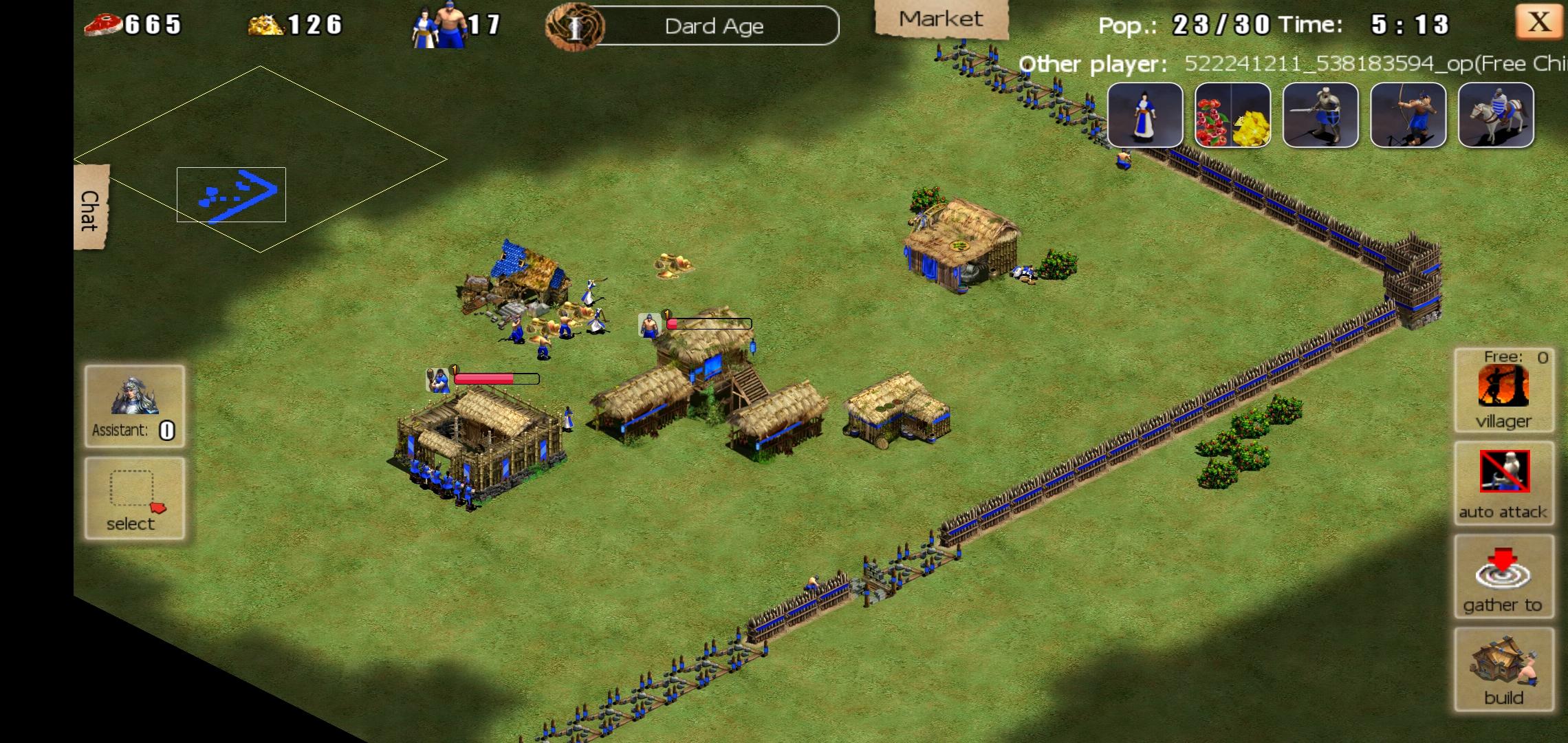1568x743 pixels.
Task: Close the game with the X button
Action: (1538, 22)
